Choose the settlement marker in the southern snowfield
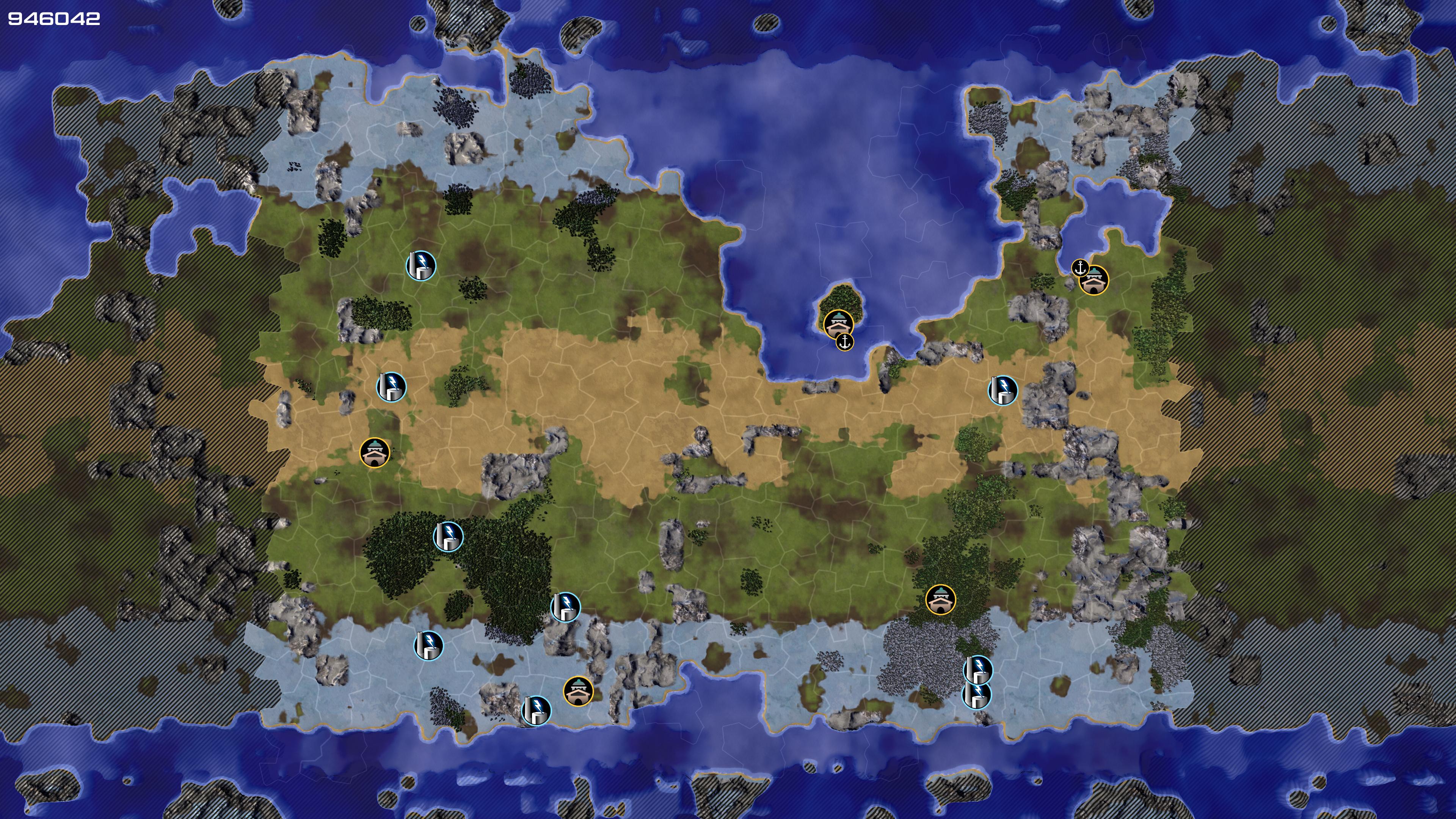Screen dimensions: 1456x819 (x=578, y=691)
